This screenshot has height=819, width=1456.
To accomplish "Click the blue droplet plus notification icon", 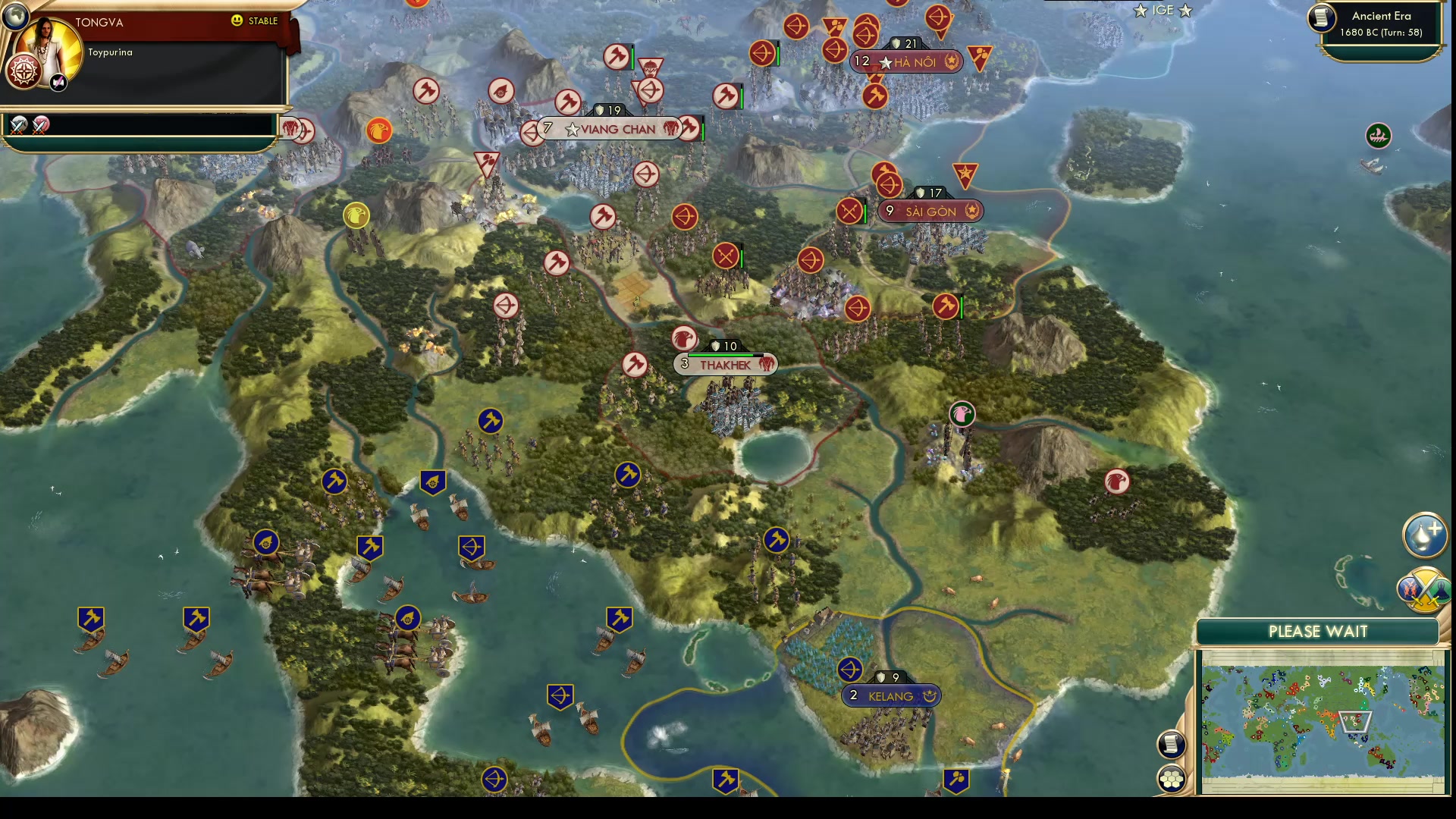I will click(1426, 535).
